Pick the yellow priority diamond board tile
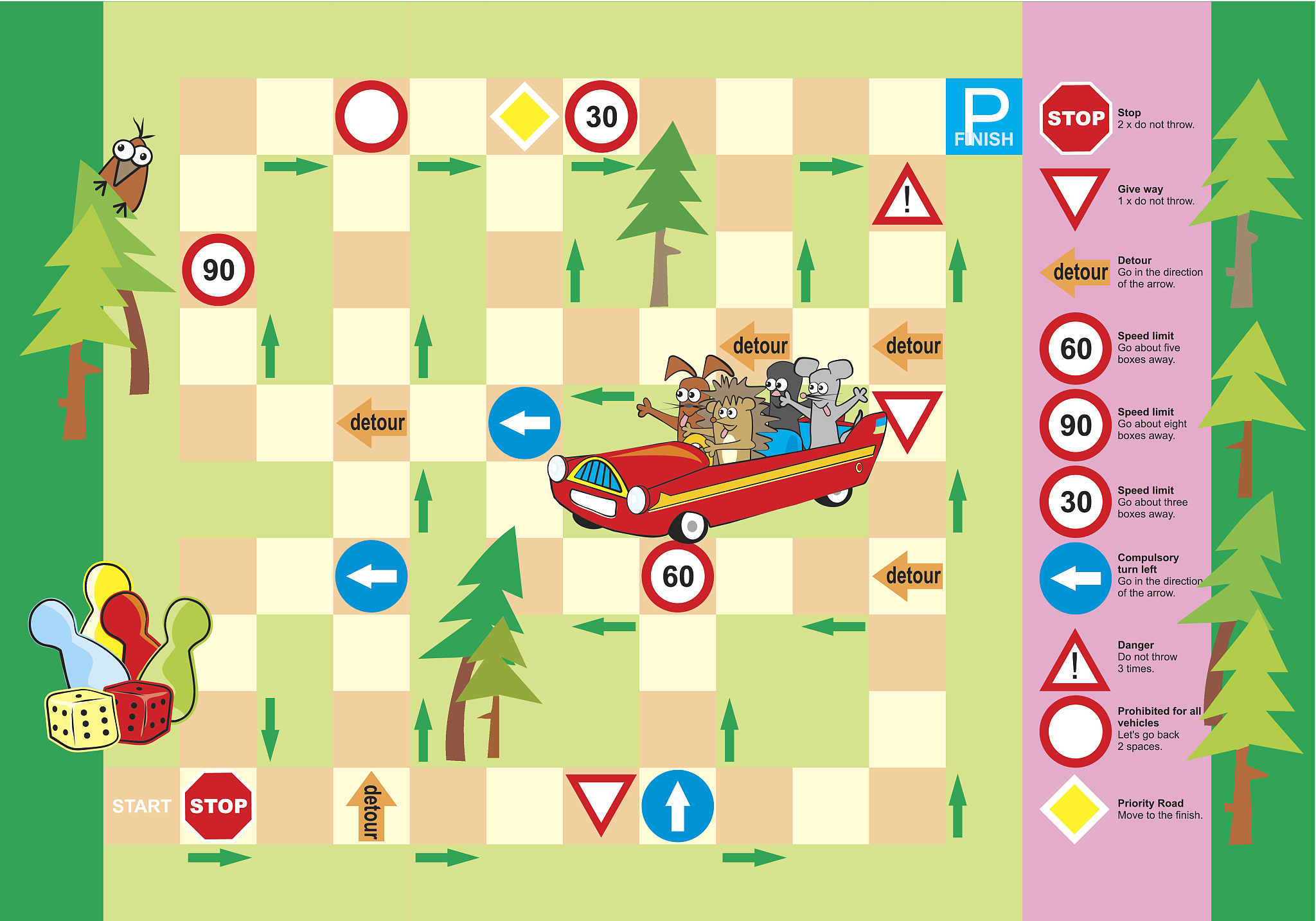 (x=524, y=117)
